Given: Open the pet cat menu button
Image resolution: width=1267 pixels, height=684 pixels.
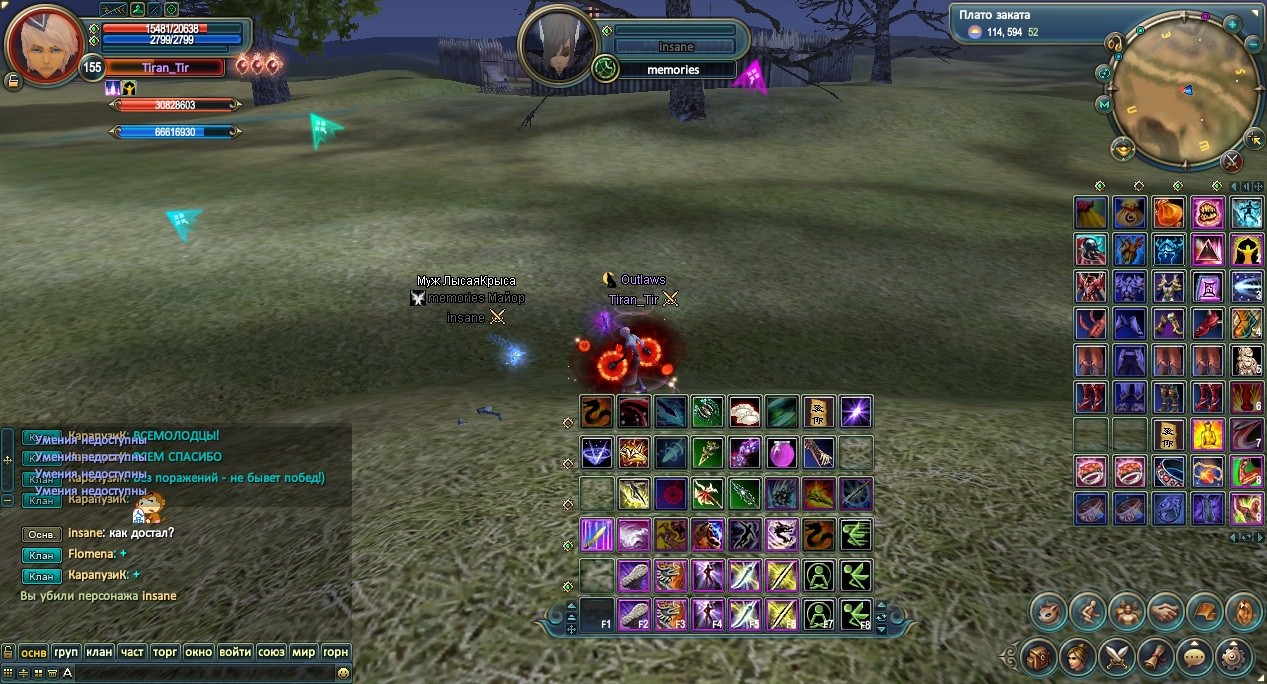Looking at the screenshot, I should coord(1049,610).
